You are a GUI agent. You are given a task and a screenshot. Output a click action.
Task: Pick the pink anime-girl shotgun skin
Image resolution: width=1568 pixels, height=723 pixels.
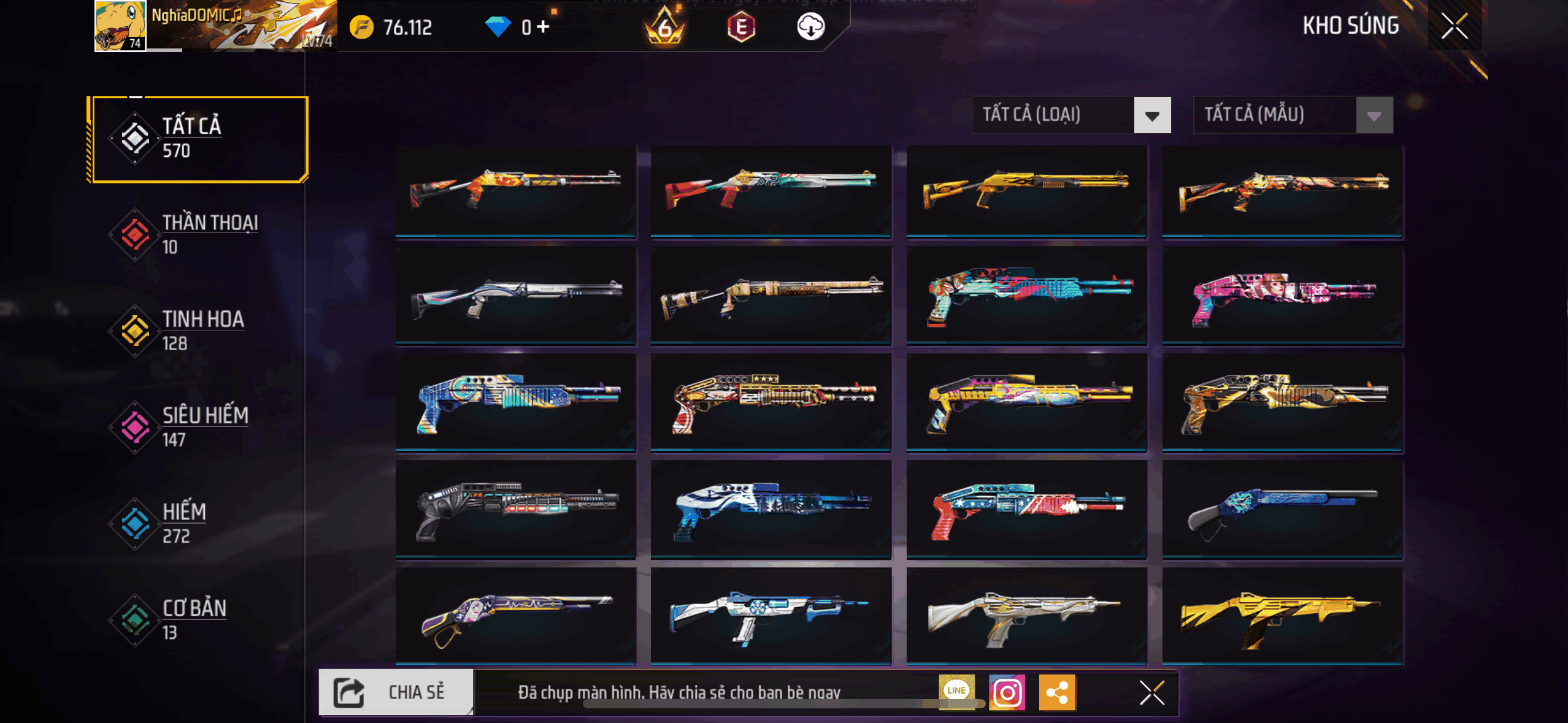pyautogui.click(x=1282, y=296)
